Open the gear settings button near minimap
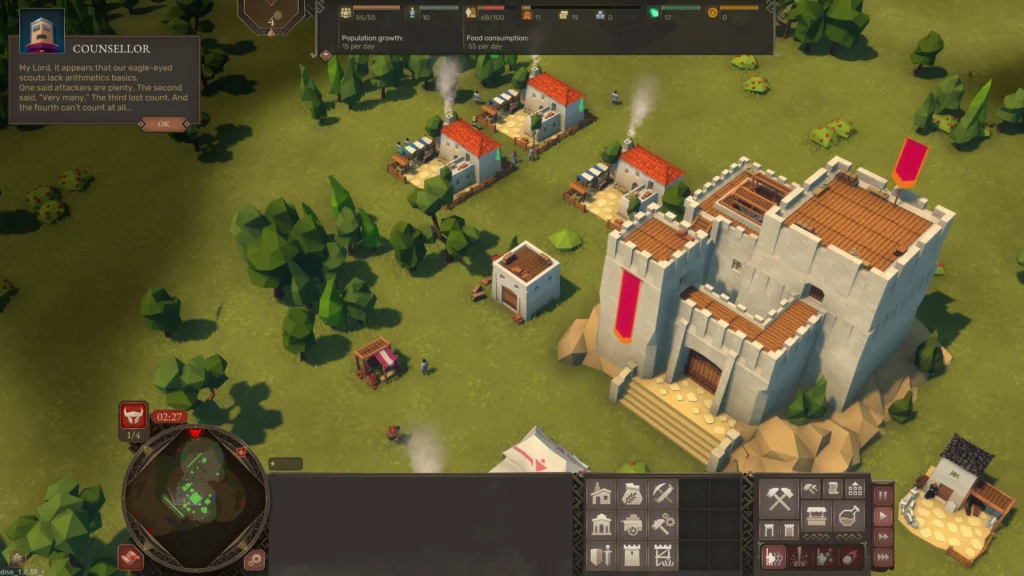 (255, 559)
